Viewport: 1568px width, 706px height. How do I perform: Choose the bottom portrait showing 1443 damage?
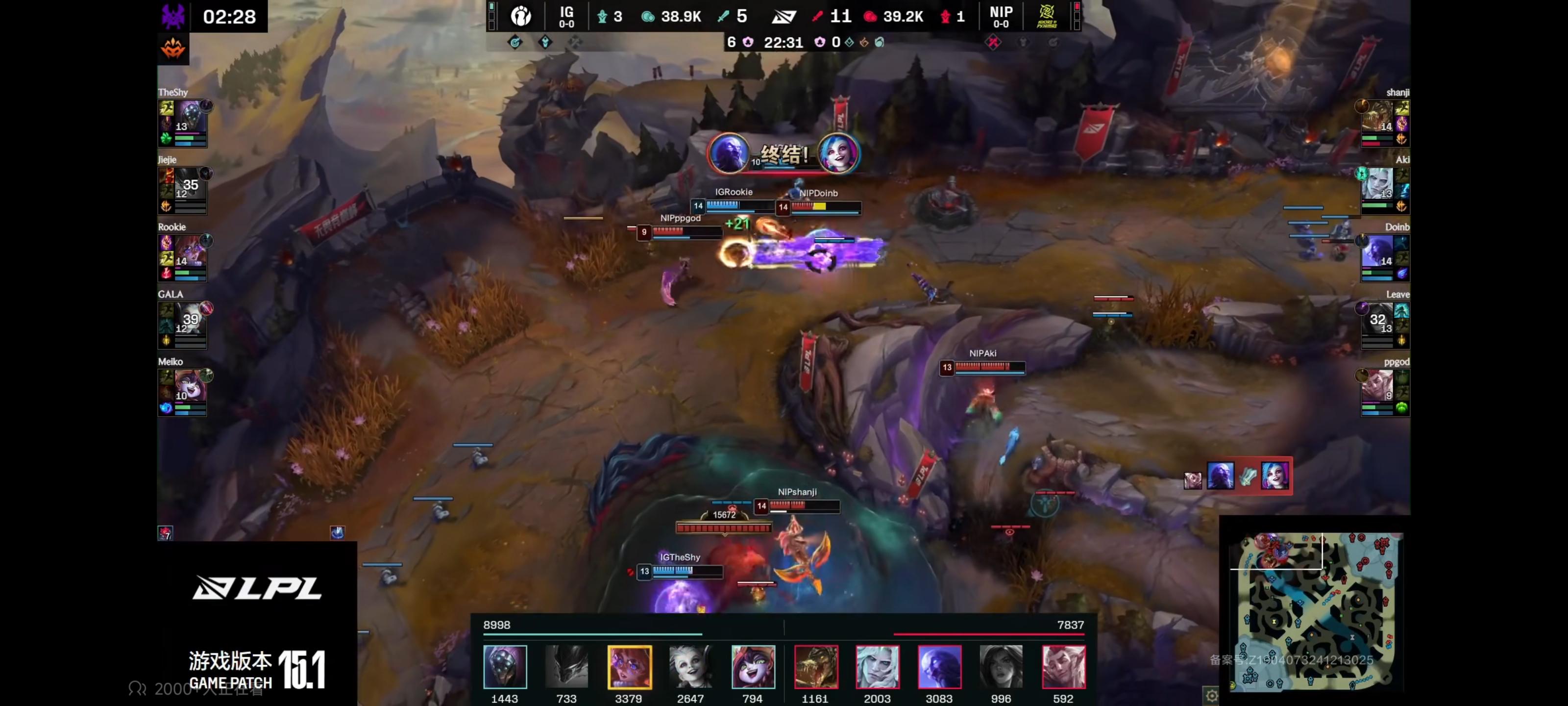pyautogui.click(x=505, y=667)
